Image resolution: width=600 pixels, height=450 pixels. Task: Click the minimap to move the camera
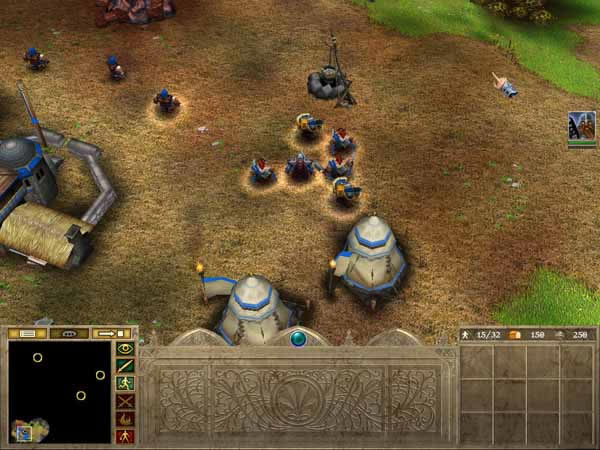pyautogui.click(x=58, y=392)
